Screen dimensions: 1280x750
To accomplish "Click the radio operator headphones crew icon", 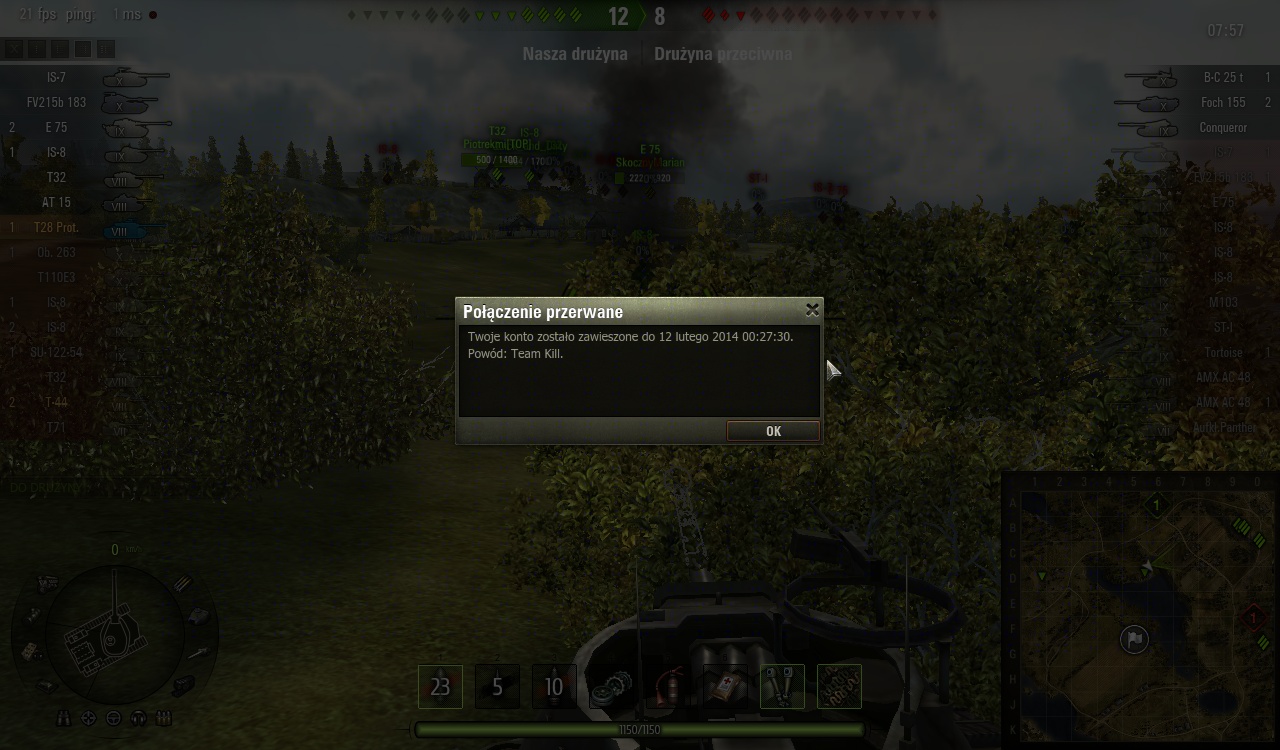I will point(139,718).
